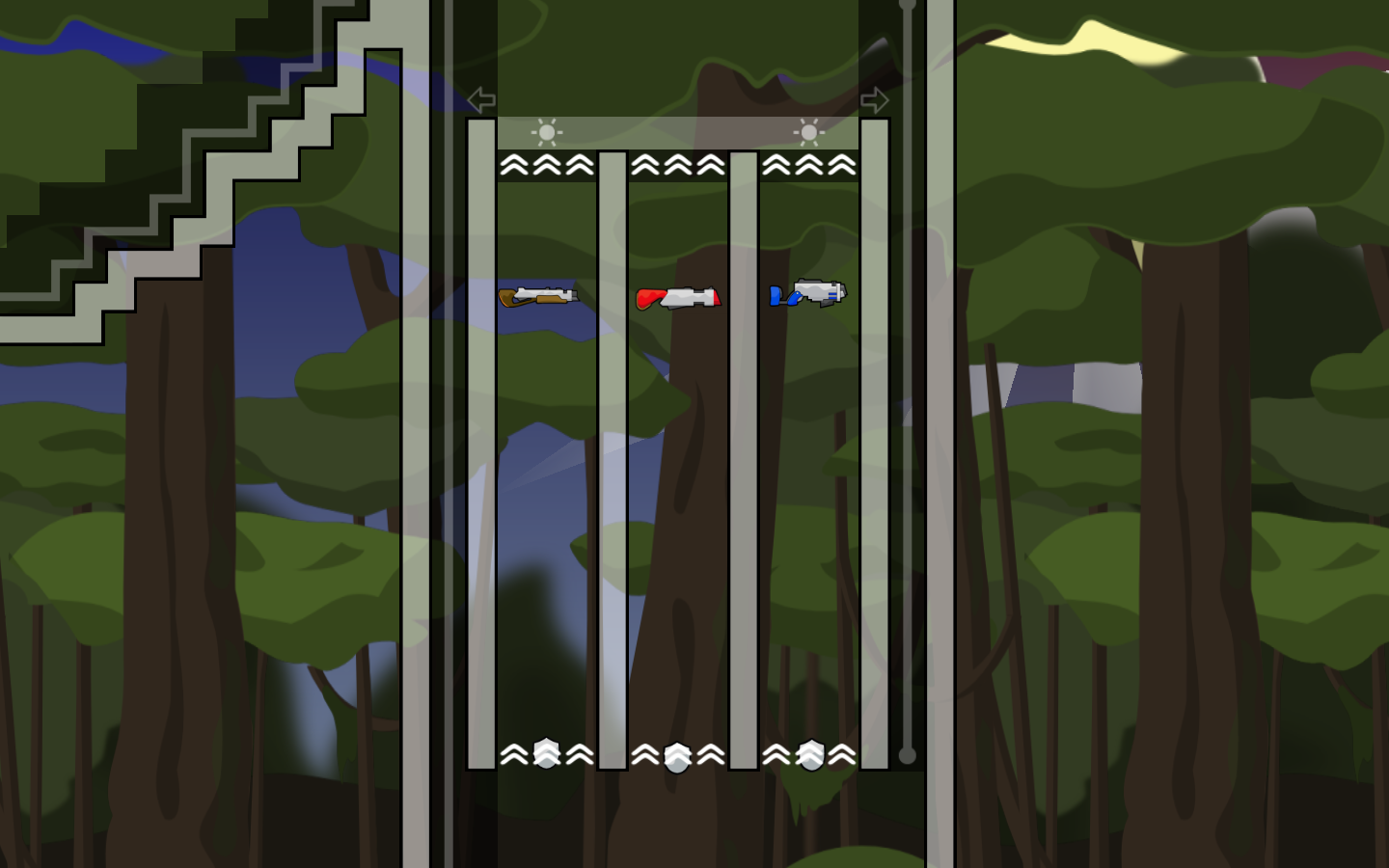Screen dimensions: 1389x868
Task: Click the triple chevron row above the rifle
Action: (x=545, y=164)
